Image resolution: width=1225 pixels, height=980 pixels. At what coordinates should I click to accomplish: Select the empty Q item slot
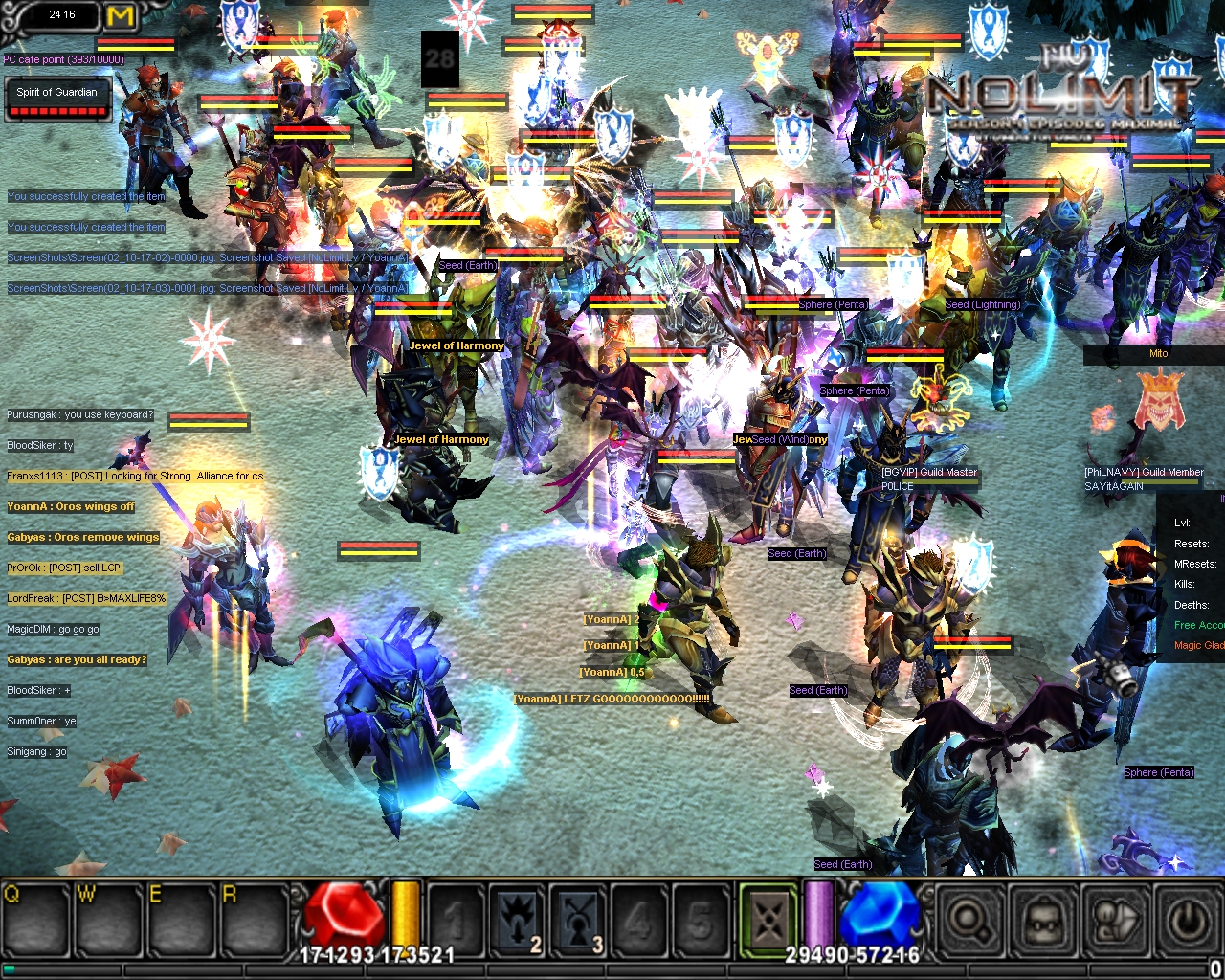click(37, 921)
